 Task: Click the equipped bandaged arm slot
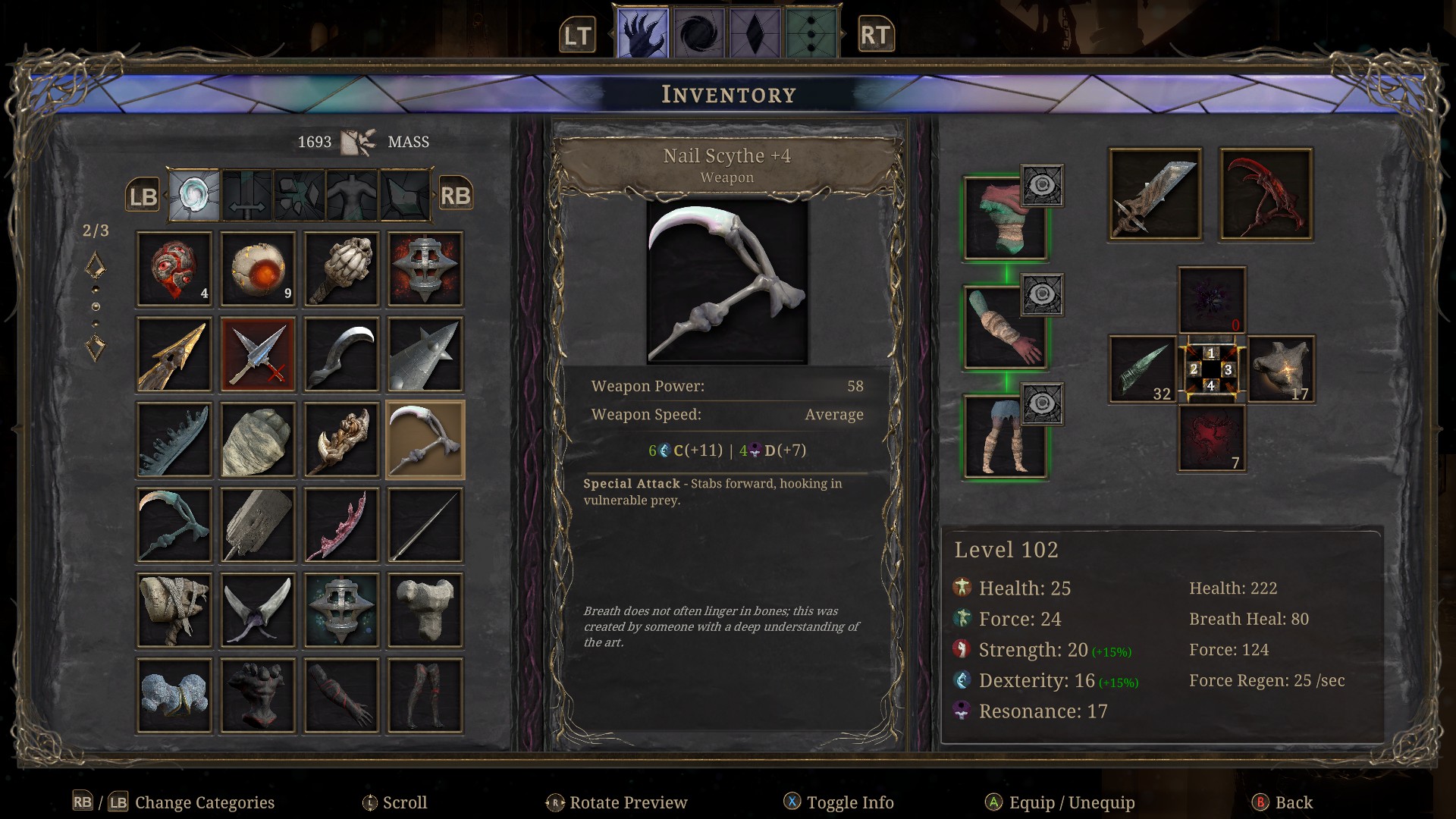(x=1005, y=328)
